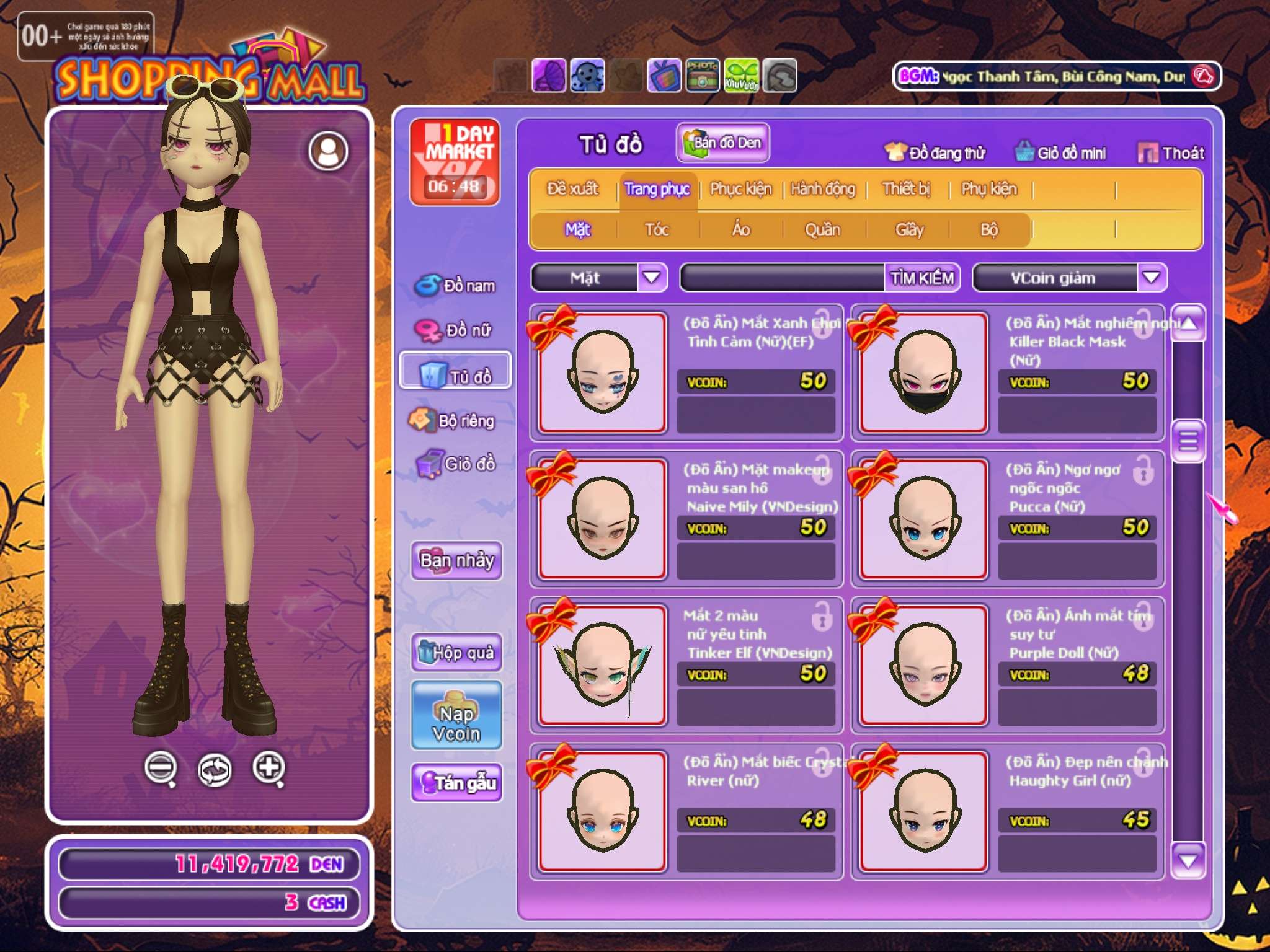
Task: Rotate the character preview
Action: tap(215, 770)
